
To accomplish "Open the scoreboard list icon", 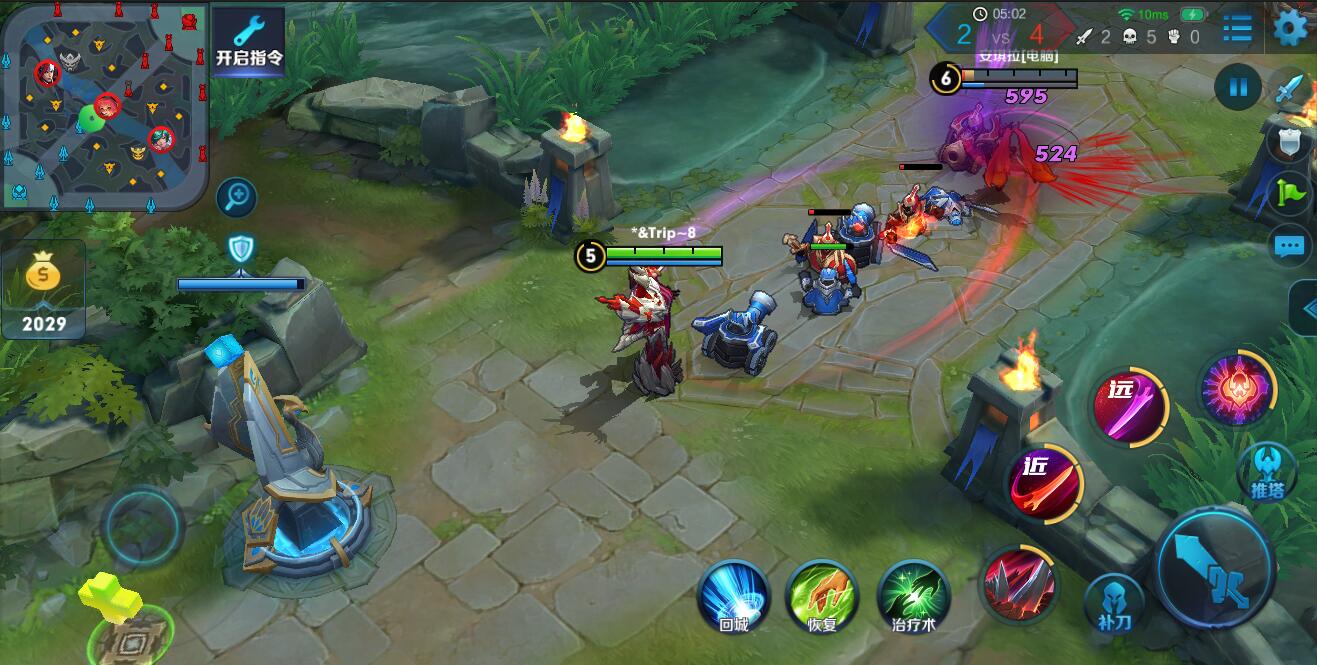I will click(1237, 28).
